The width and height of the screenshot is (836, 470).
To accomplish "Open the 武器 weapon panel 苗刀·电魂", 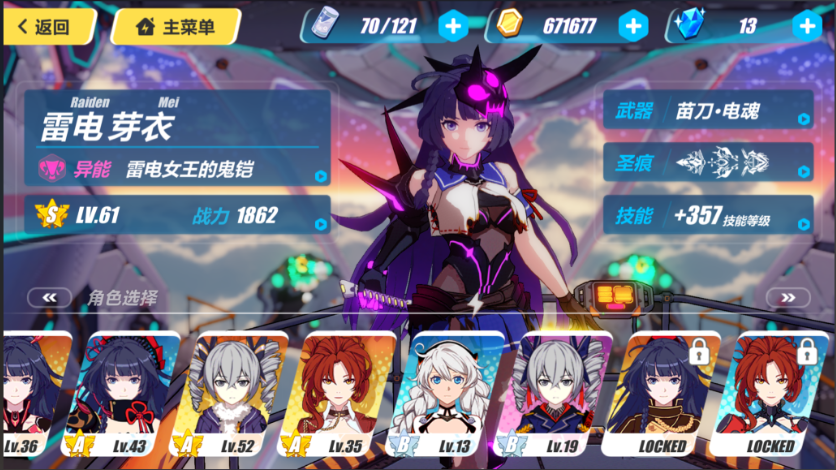I will coord(708,112).
